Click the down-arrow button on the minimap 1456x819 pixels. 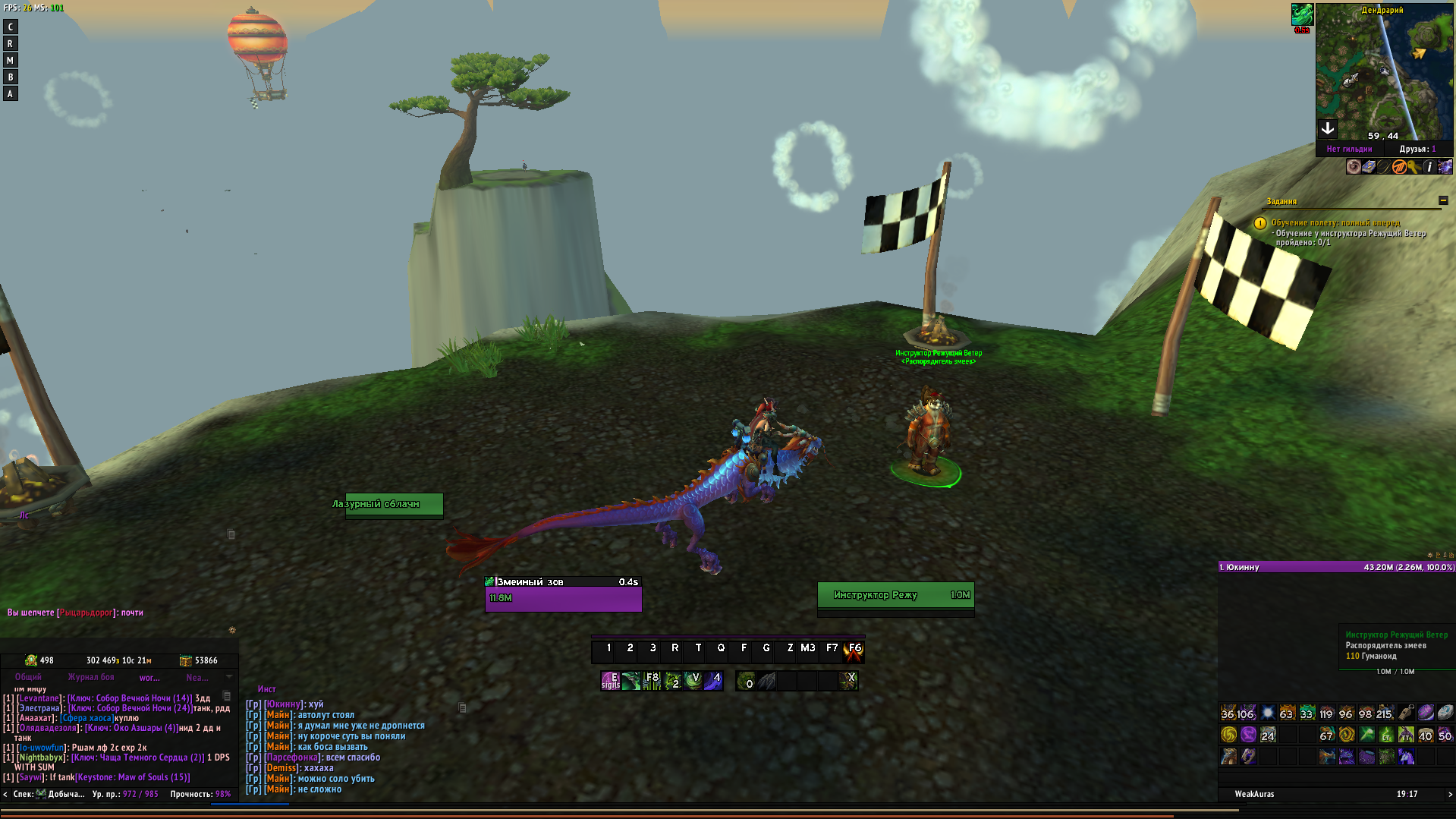click(x=1328, y=128)
